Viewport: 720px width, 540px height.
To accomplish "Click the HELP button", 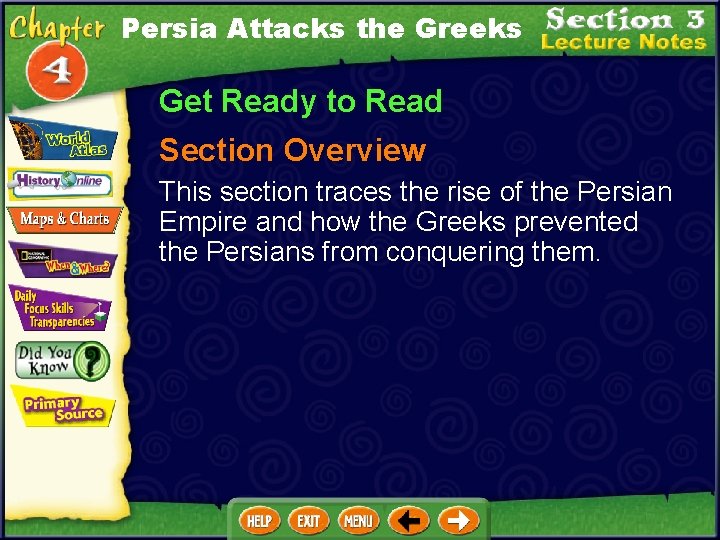I will pos(260,521).
